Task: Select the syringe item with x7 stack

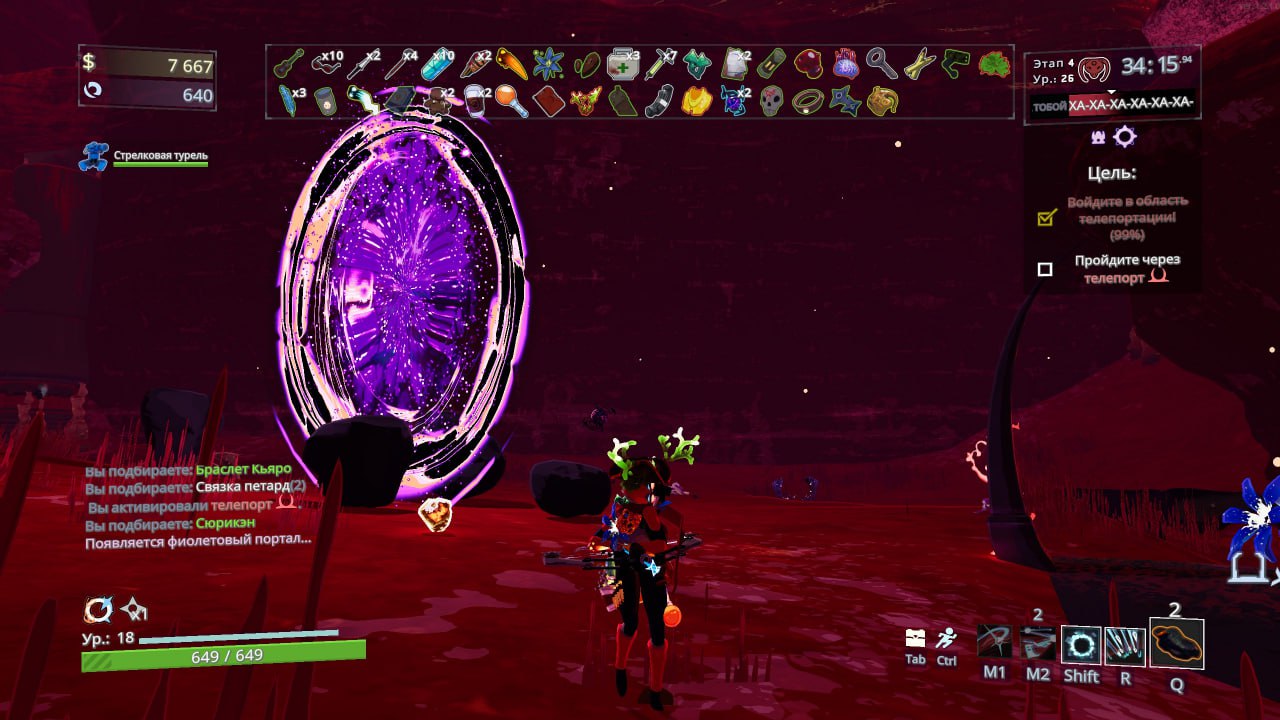Action: (x=658, y=65)
